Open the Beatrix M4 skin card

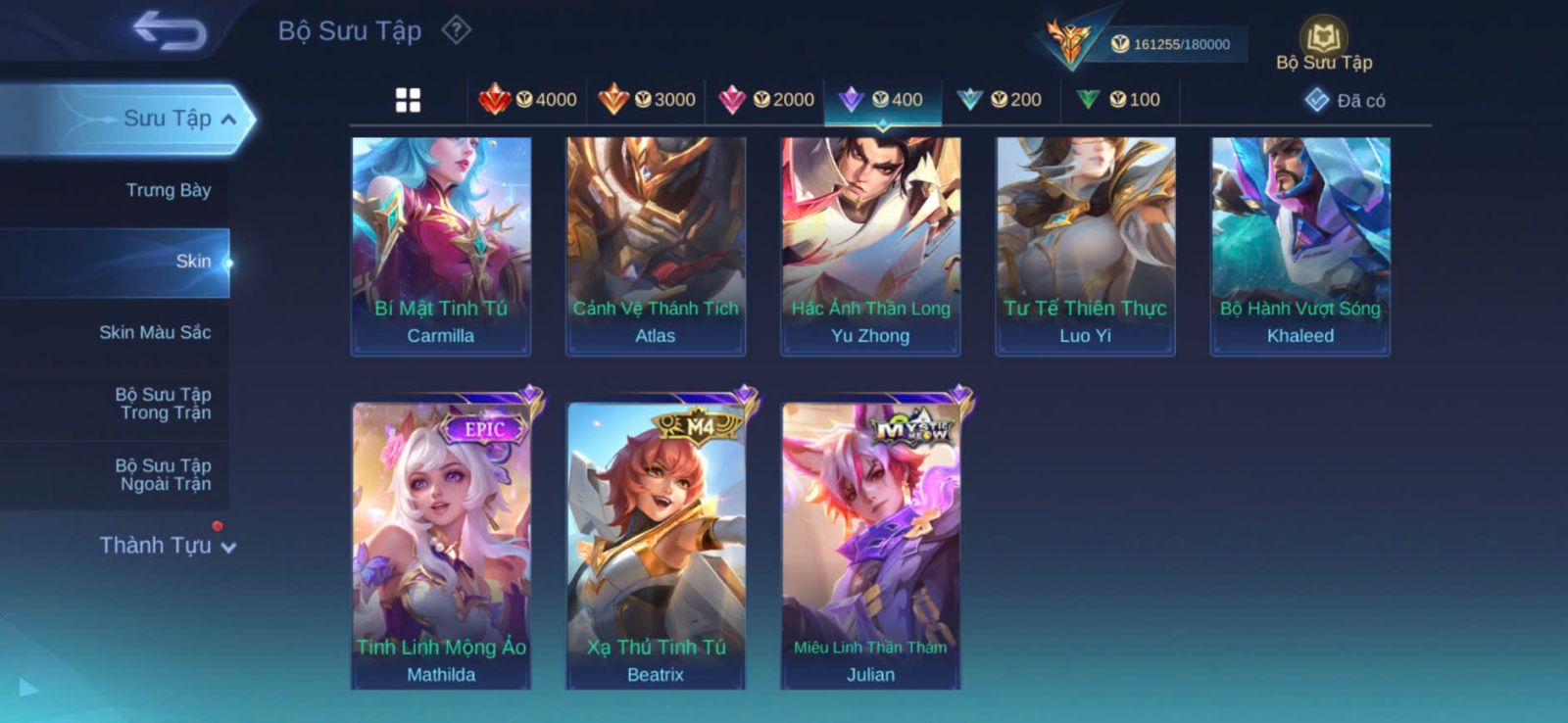click(x=656, y=544)
